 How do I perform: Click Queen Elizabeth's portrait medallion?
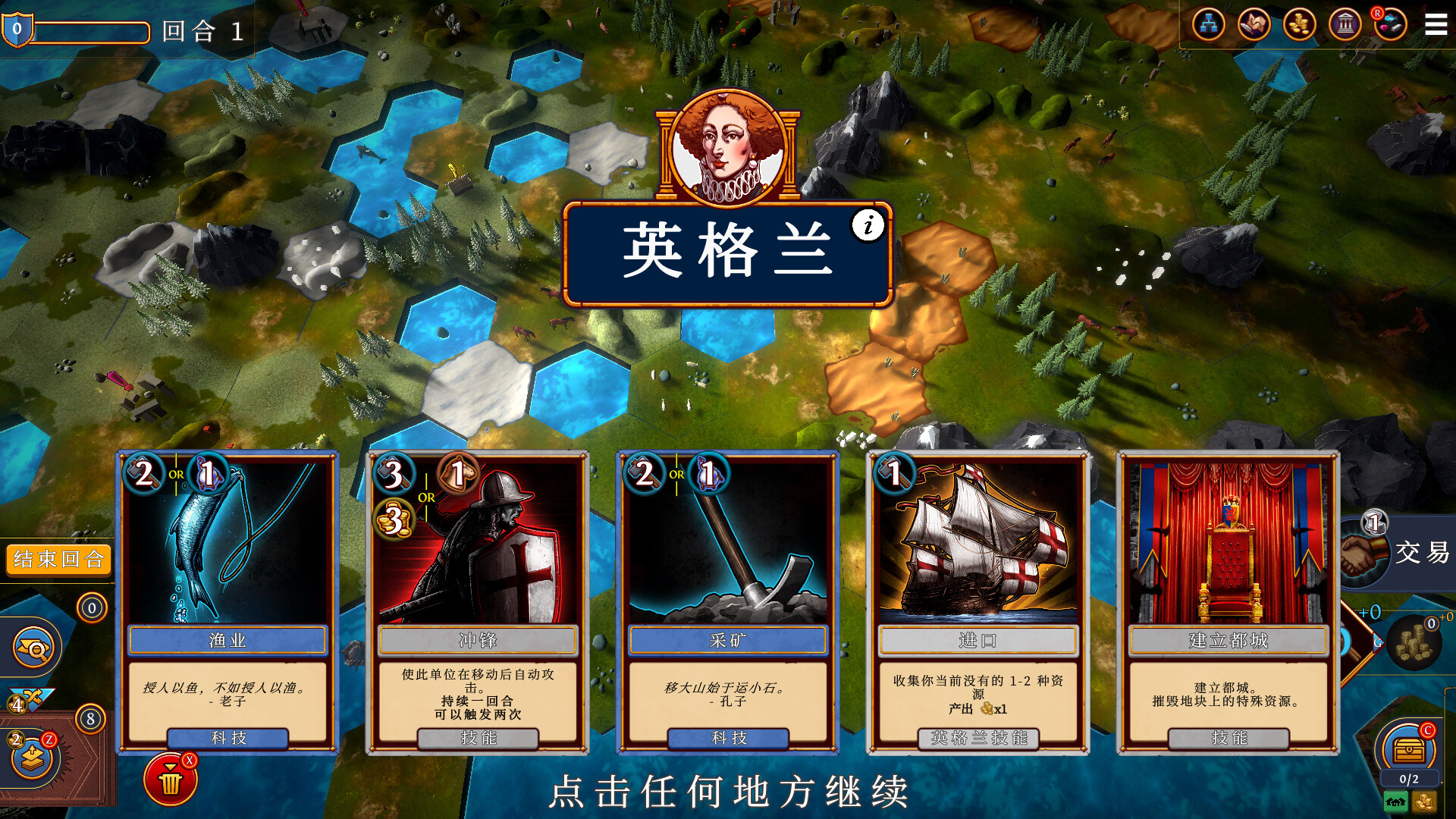[730, 144]
